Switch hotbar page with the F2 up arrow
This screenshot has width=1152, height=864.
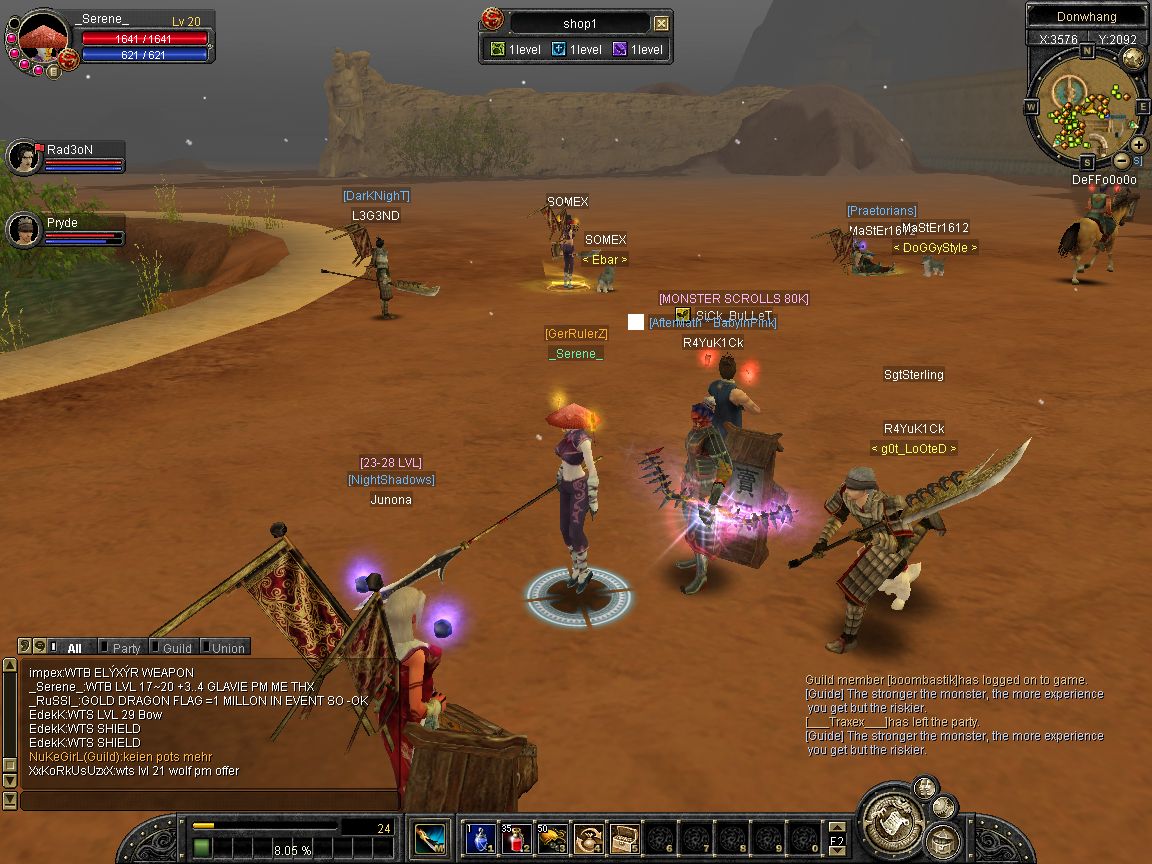click(x=837, y=827)
